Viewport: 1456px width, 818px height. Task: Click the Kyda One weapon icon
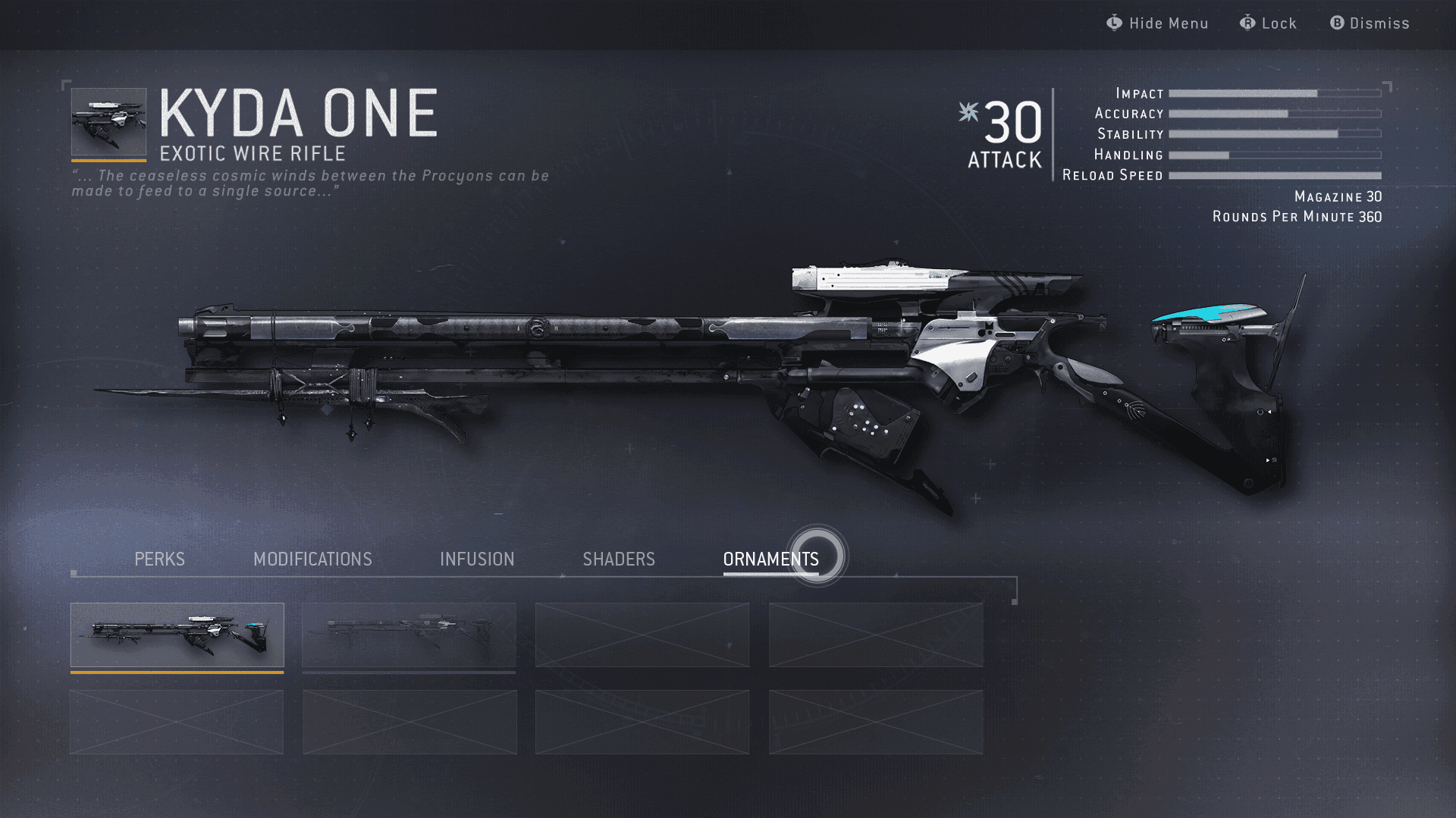click(108, 122)
